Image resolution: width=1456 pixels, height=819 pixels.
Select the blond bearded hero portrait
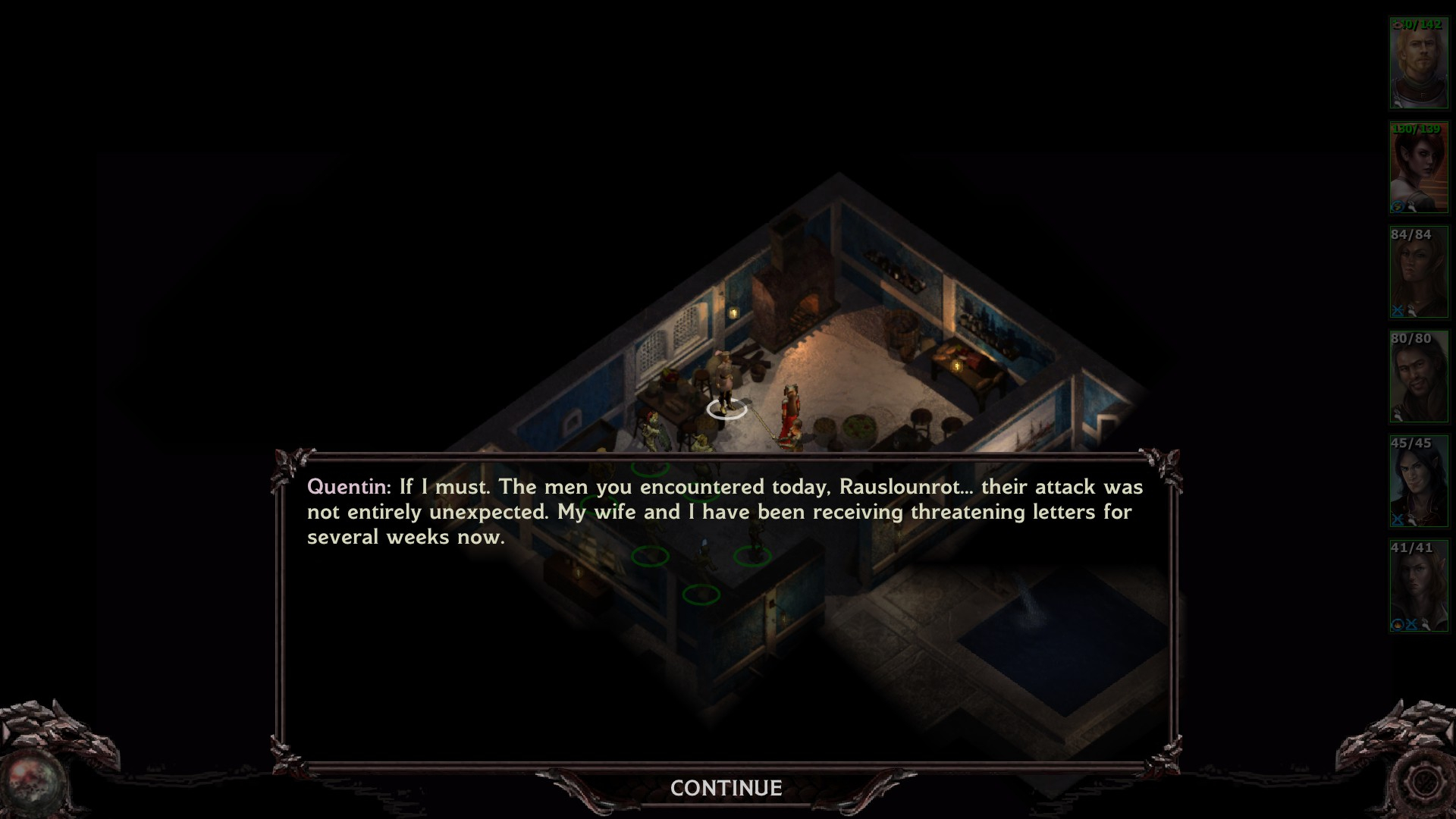[x=1418, y=64]
